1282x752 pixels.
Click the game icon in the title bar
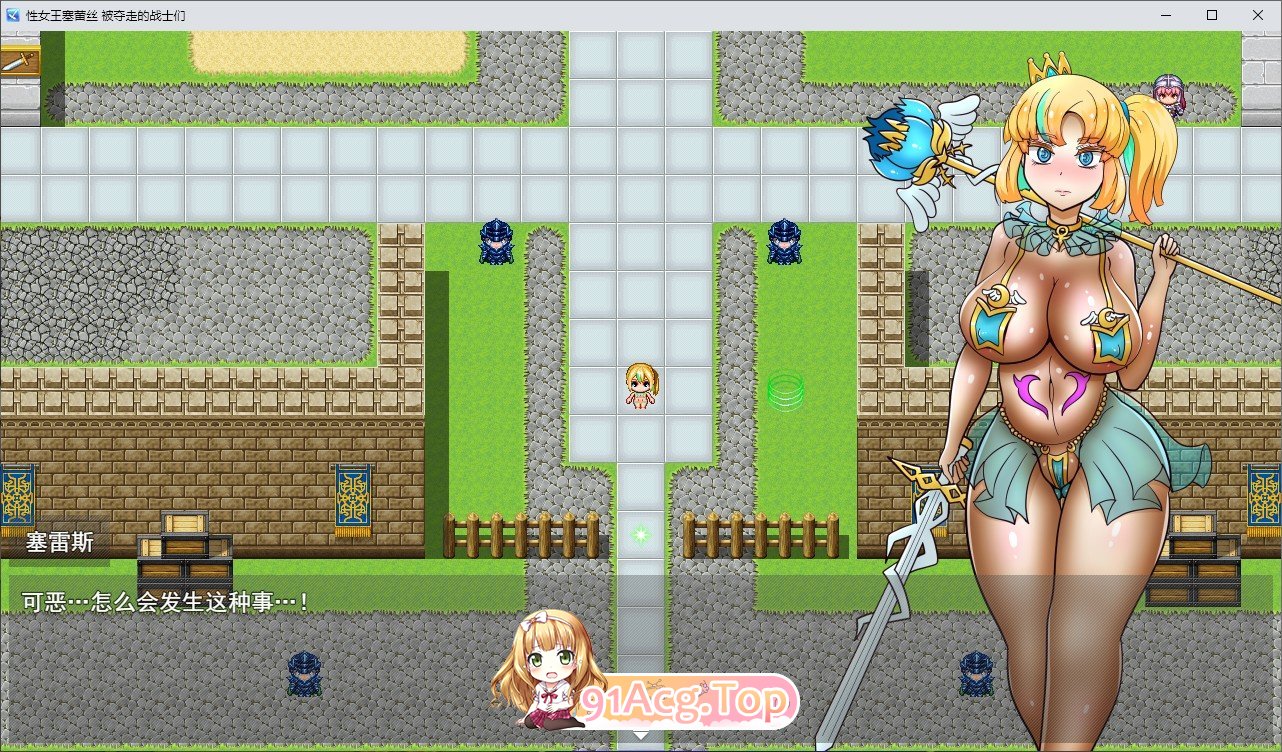11,15
